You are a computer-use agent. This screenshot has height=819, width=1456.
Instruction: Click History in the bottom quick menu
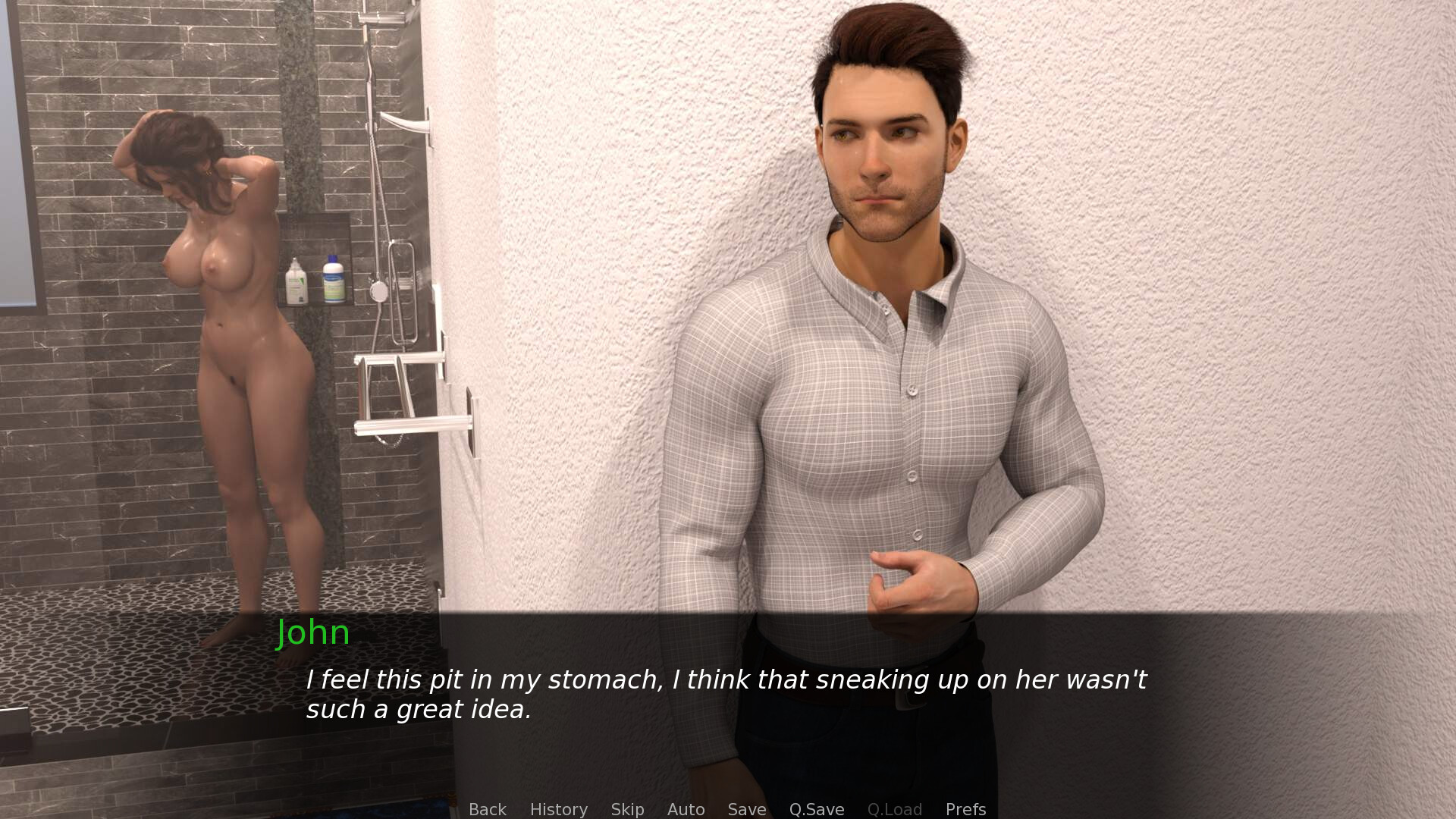tap(558, 809)
